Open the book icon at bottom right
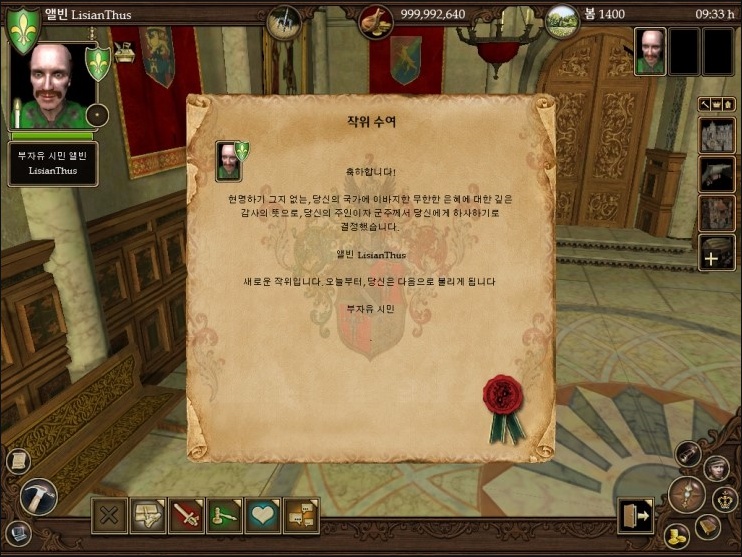Image resolution: width=742 pixels, height=557 pixels. 708,525
